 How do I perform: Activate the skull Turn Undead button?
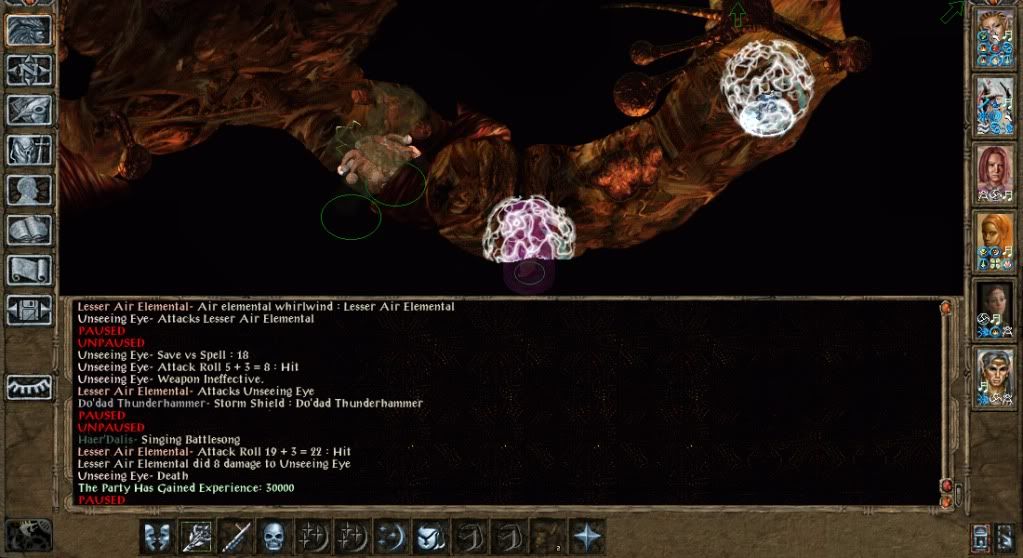273,536
